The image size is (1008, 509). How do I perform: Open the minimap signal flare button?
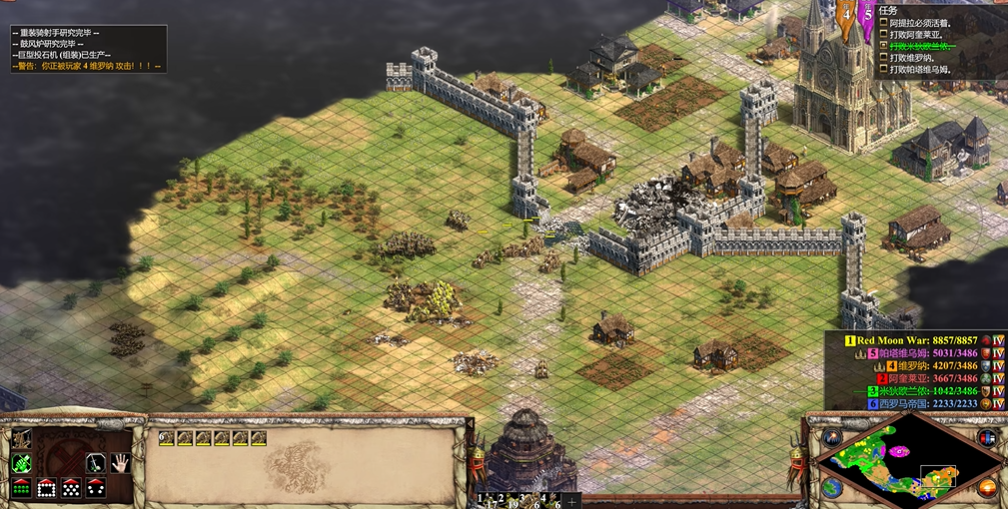click(x=832, y=438)
